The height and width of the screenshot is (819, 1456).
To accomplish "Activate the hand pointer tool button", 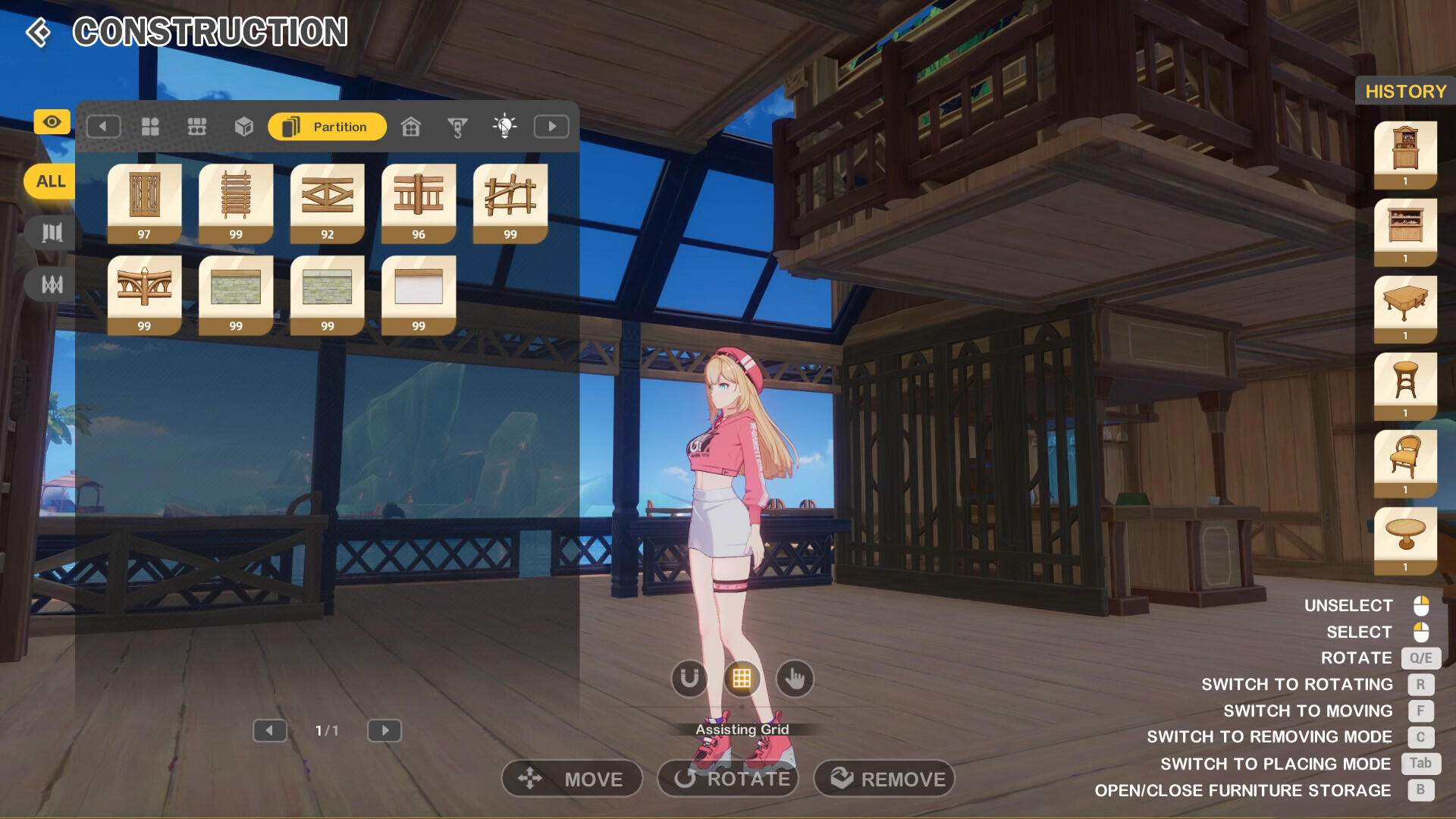I will click(x=795, y=679).
